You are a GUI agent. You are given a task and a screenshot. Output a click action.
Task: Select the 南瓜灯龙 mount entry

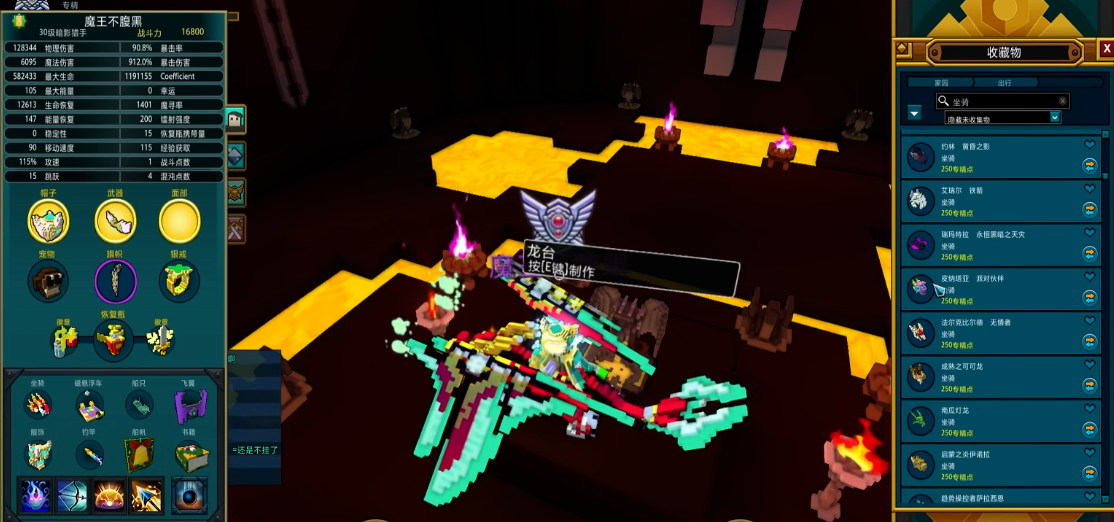click(x=990, y=419)
